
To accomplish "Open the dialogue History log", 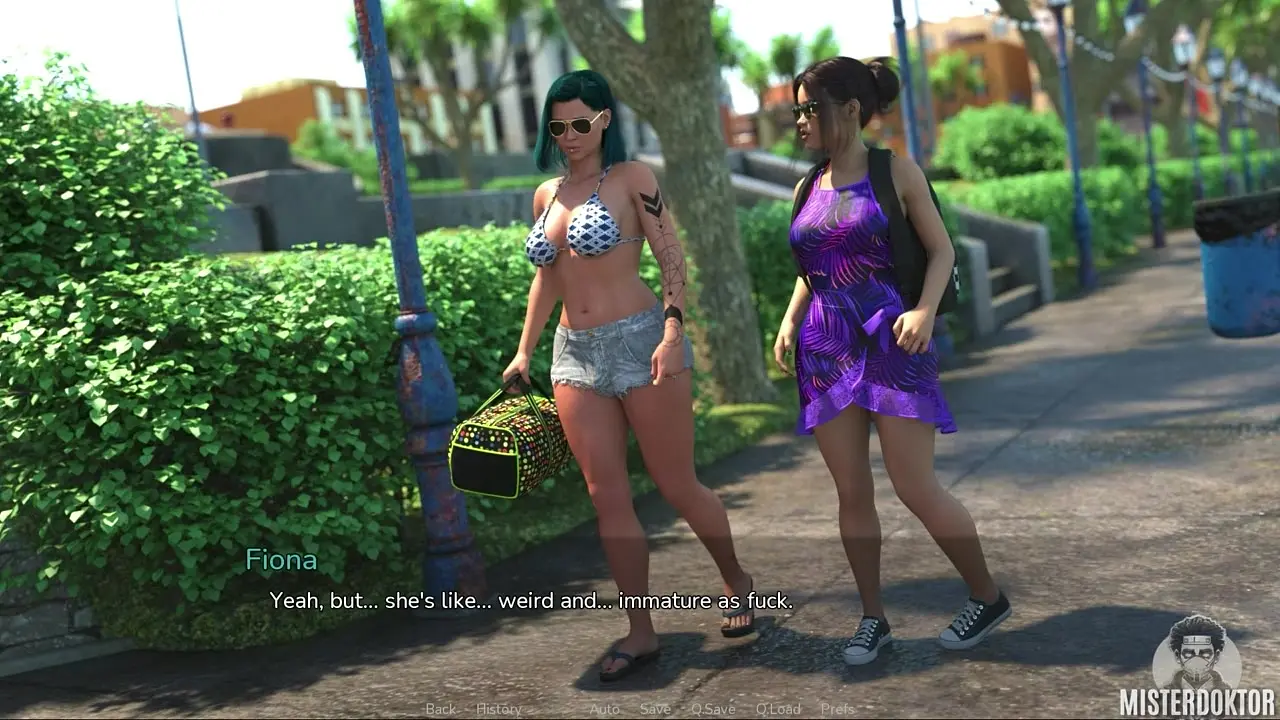I will click(498, 709).
